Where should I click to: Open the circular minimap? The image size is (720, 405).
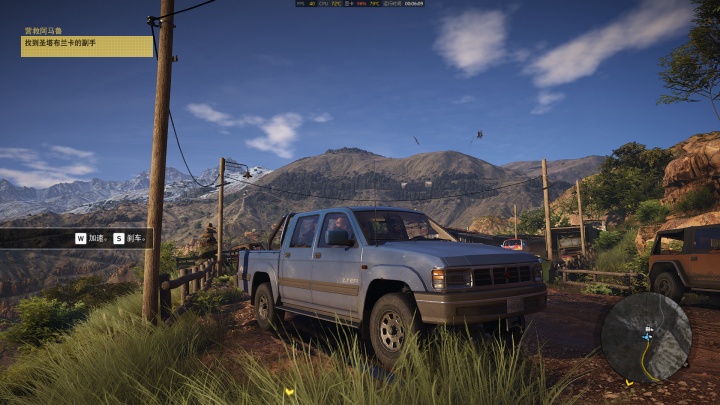[x=646, y=337]
